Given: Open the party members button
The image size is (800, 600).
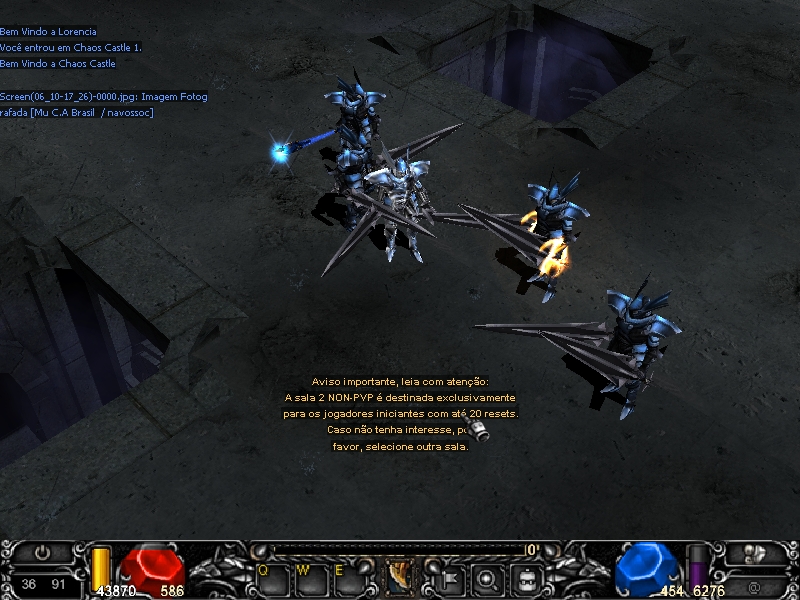Looking at the screenshot, I should coord(754,552).
